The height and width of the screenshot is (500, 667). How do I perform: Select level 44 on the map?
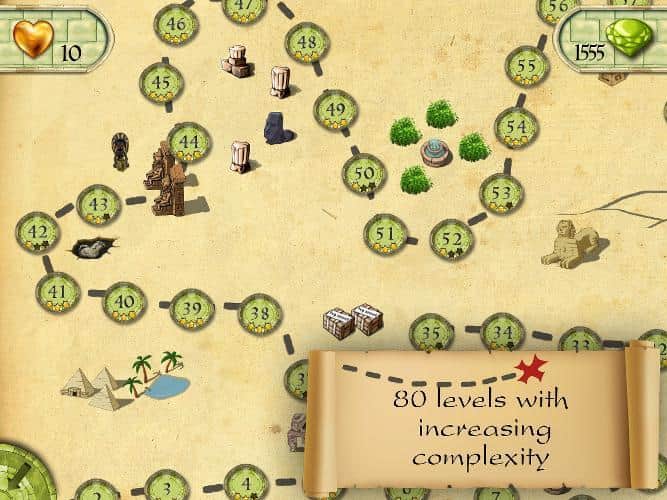(189, 143)
